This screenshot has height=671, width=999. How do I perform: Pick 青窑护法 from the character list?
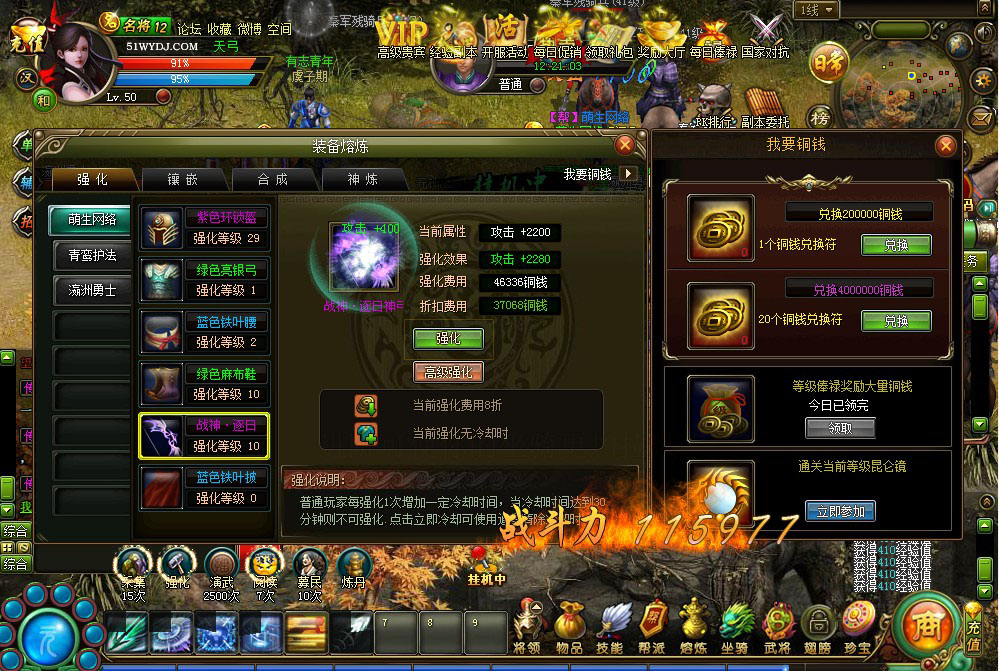pyautogui.click(x=92, y=255)
